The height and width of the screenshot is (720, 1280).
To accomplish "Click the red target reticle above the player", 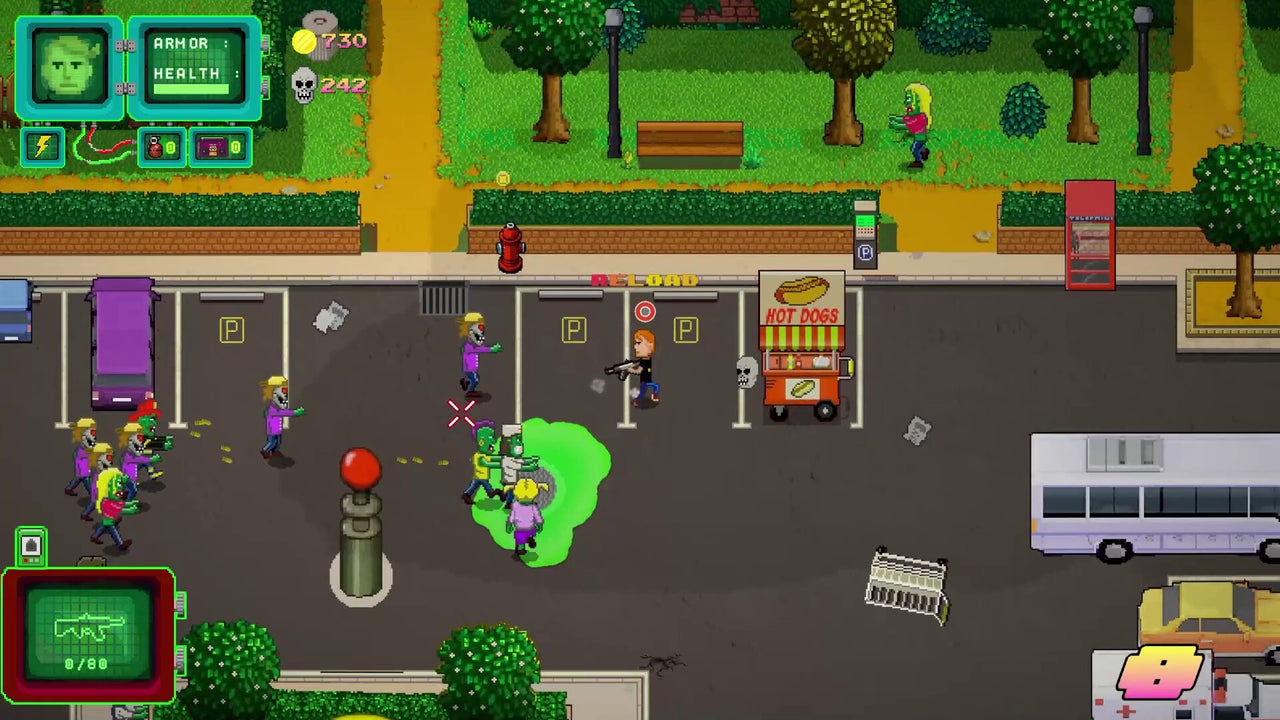I will 645,312.
